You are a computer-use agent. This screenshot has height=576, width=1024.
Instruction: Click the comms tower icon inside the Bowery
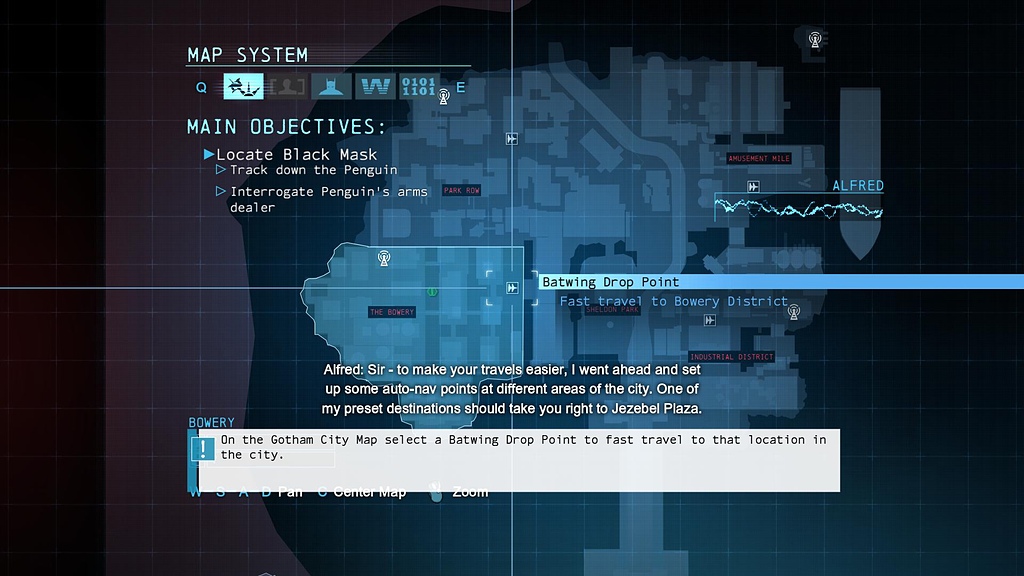coord(383,258)
